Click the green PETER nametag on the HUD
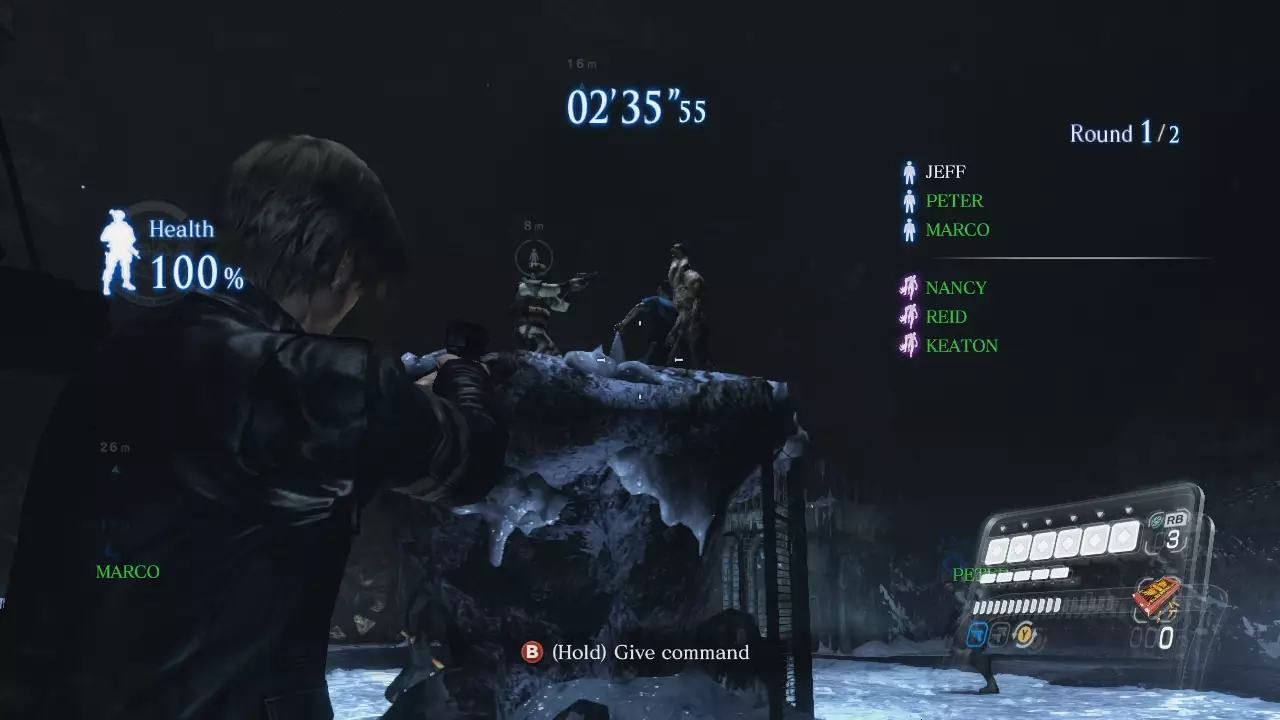This screenshot has height=720, width=1280. click(980, 574)
